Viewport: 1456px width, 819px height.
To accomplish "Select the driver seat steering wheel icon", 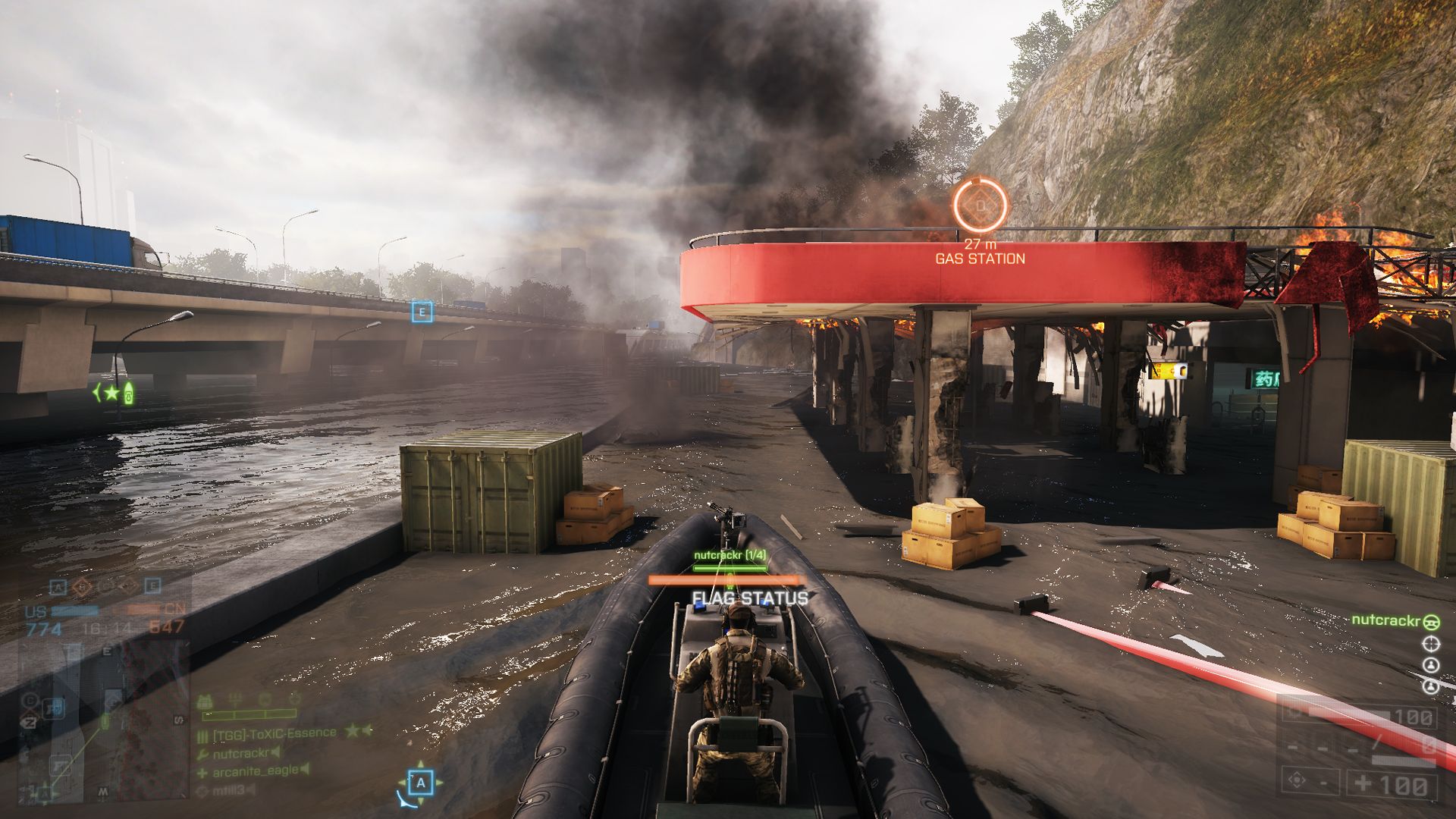I will (x=1431, y=622).
